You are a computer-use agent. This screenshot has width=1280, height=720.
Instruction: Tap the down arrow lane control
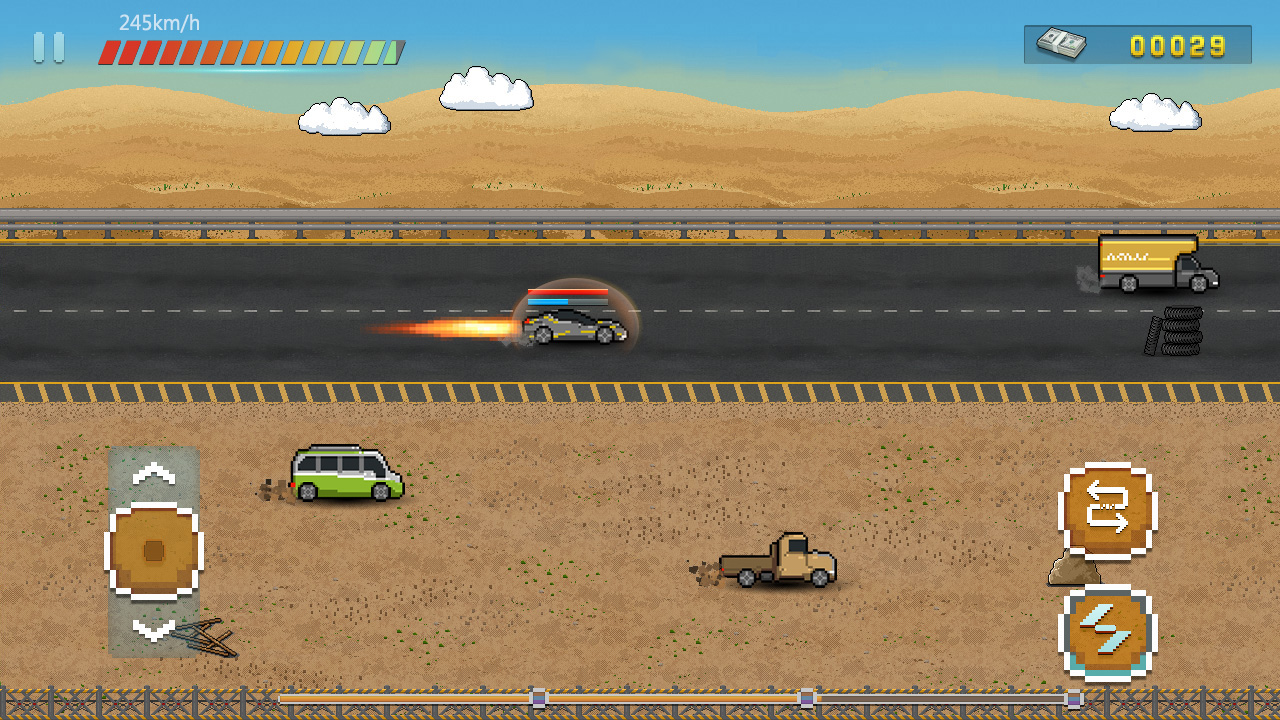[153, 629]
